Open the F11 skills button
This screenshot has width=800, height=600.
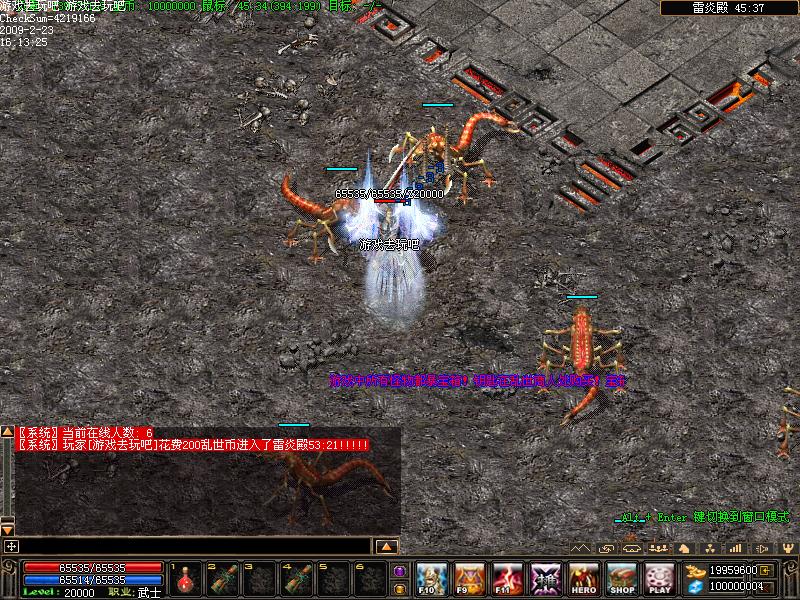507,578
